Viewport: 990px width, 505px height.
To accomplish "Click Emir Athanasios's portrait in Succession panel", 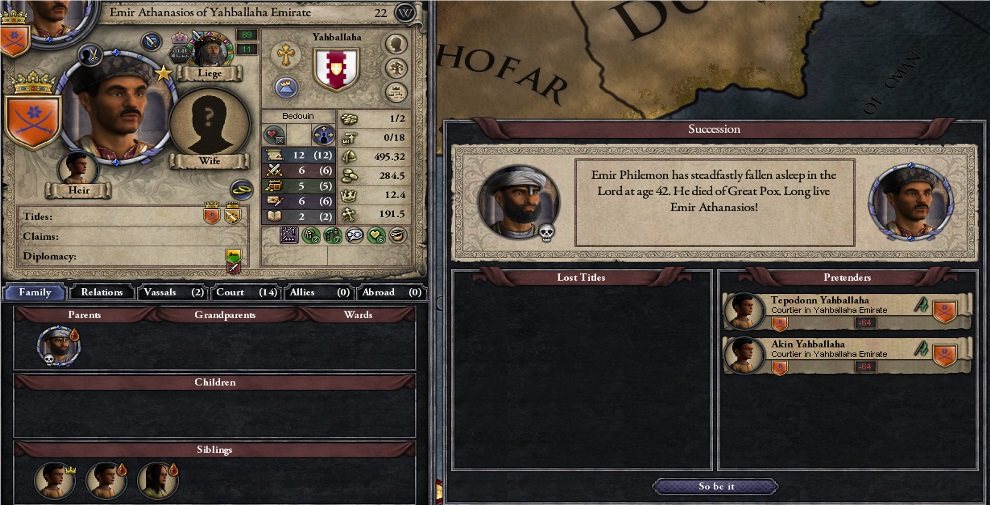I will (x=910, y=201).
